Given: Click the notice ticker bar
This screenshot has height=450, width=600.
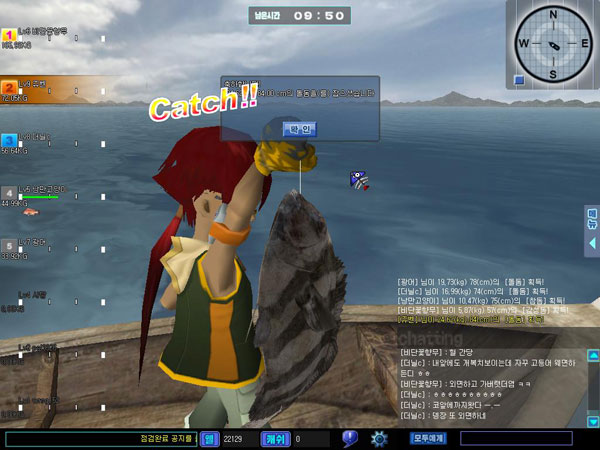Looking at the screenshot, I should coord(100,438).
